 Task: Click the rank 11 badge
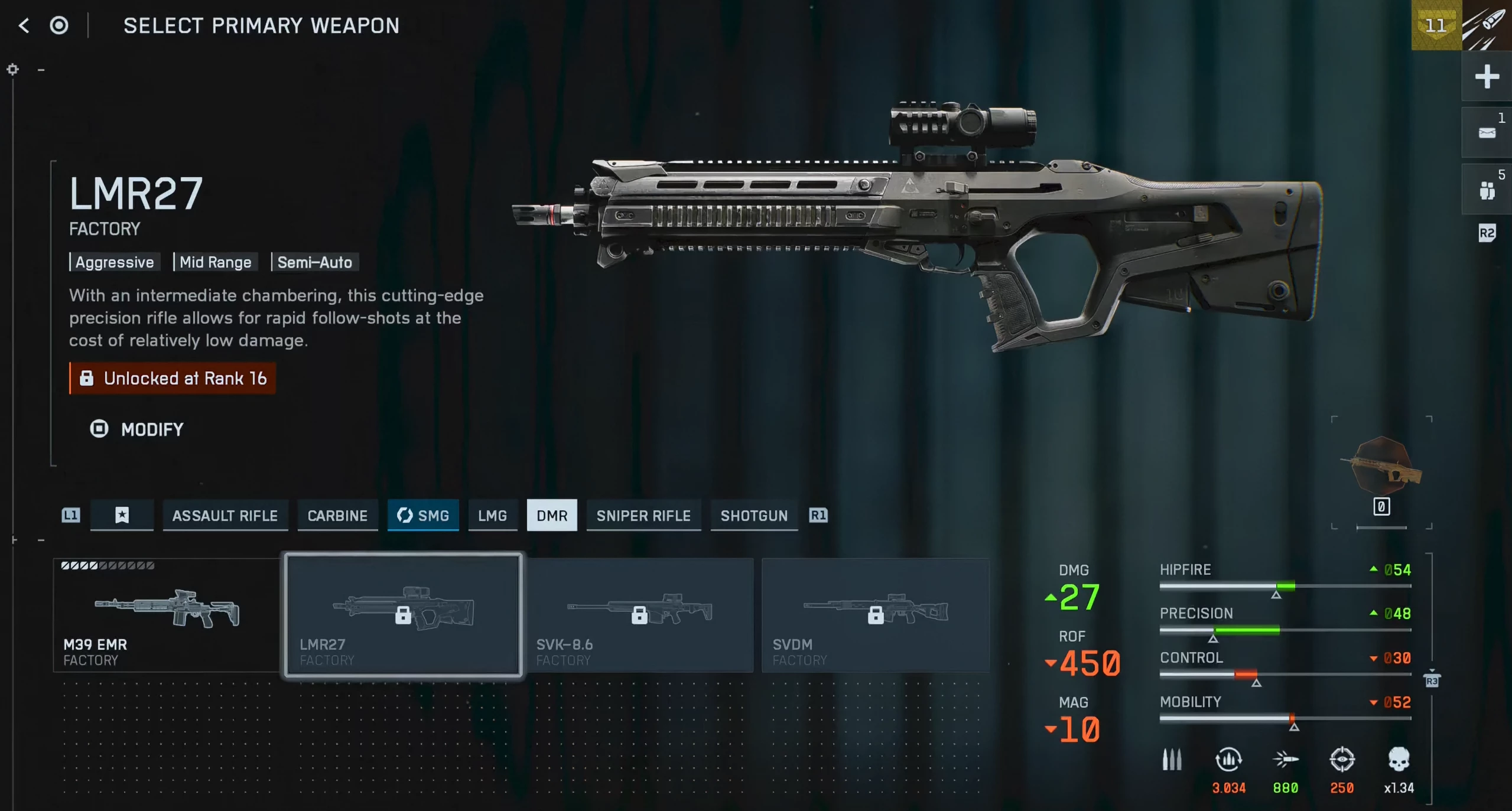coord(1436,25)
